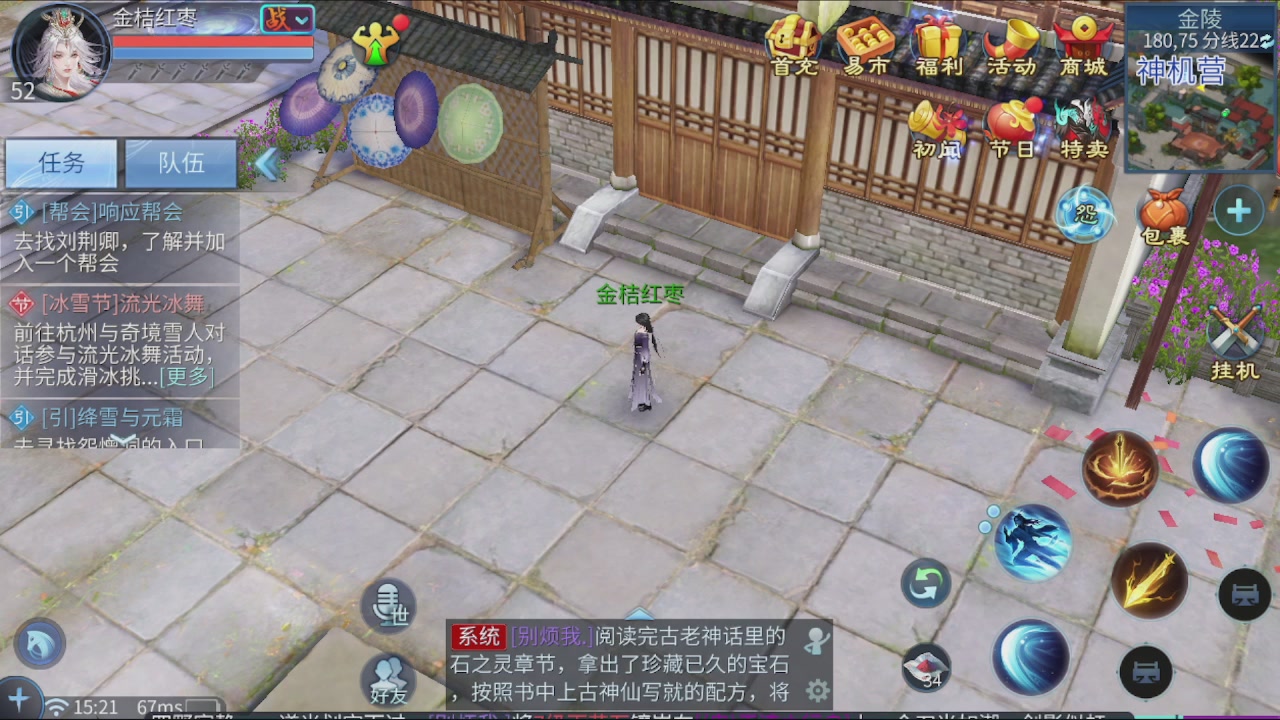Switch to the 队伍 team tab
The image size is (1280, 720).
pyautogui.click(x=180, y=163)
